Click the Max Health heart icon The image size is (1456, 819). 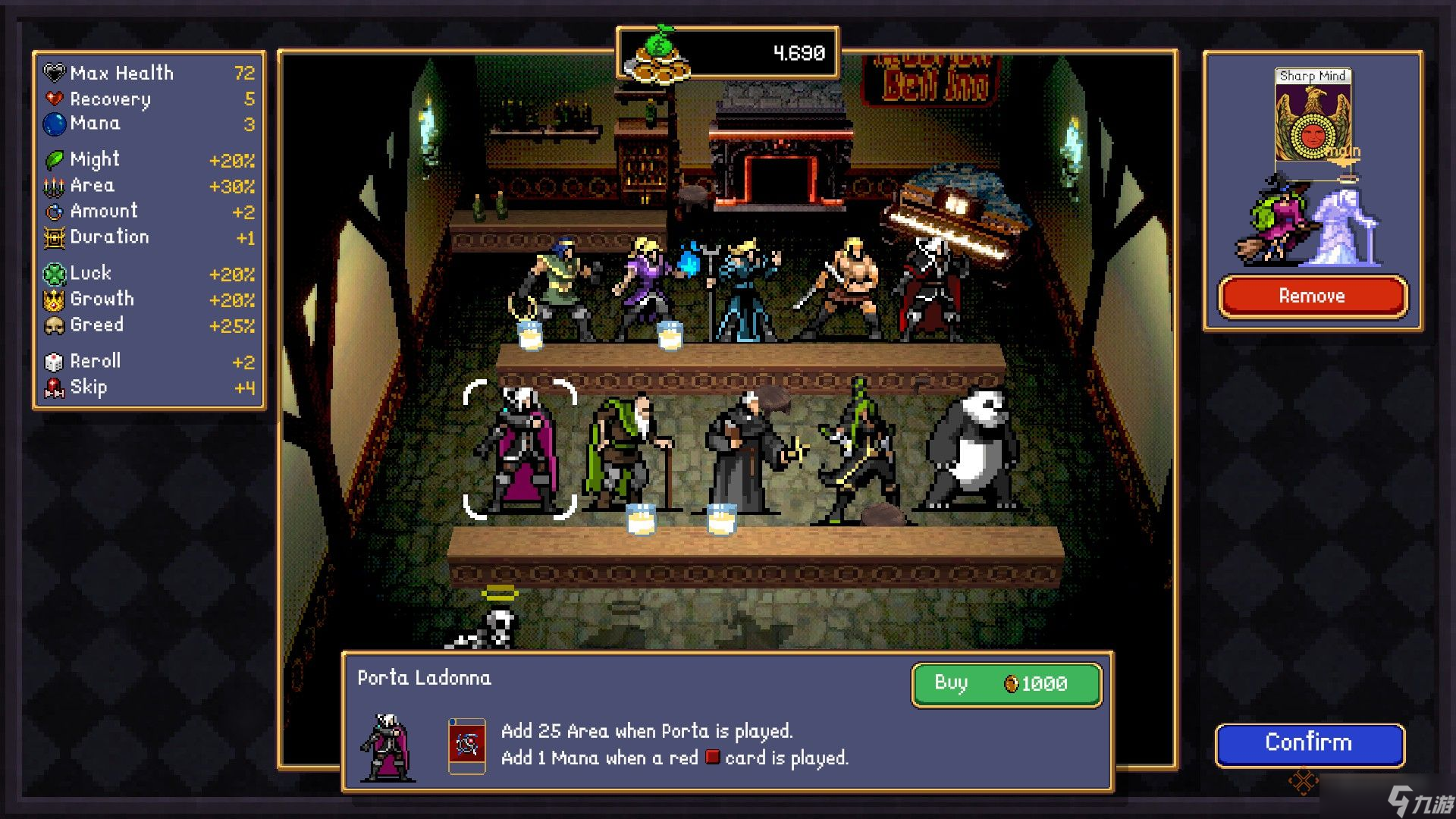53,72
